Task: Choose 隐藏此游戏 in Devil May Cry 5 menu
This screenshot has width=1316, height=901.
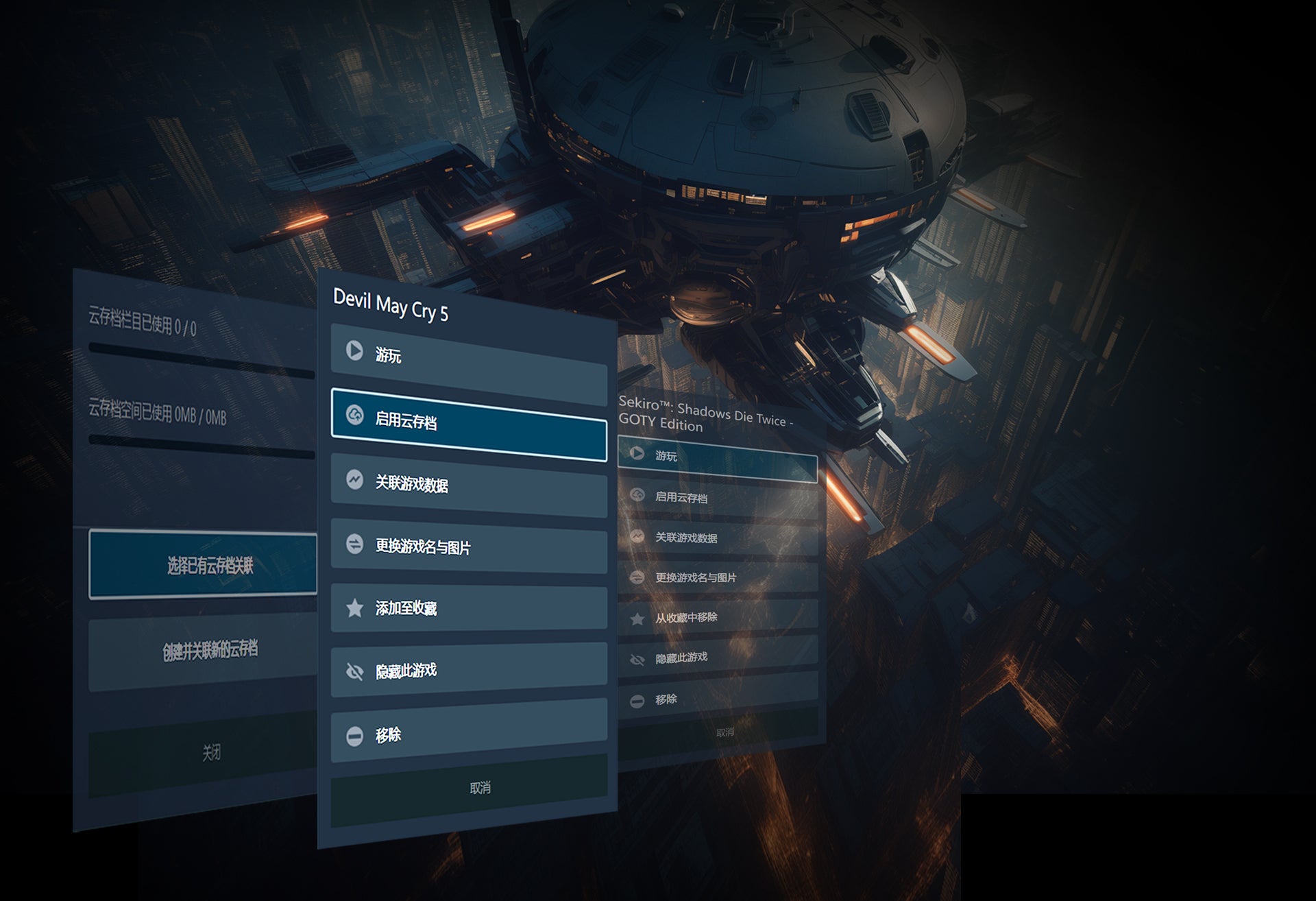Action: [469, 670]
